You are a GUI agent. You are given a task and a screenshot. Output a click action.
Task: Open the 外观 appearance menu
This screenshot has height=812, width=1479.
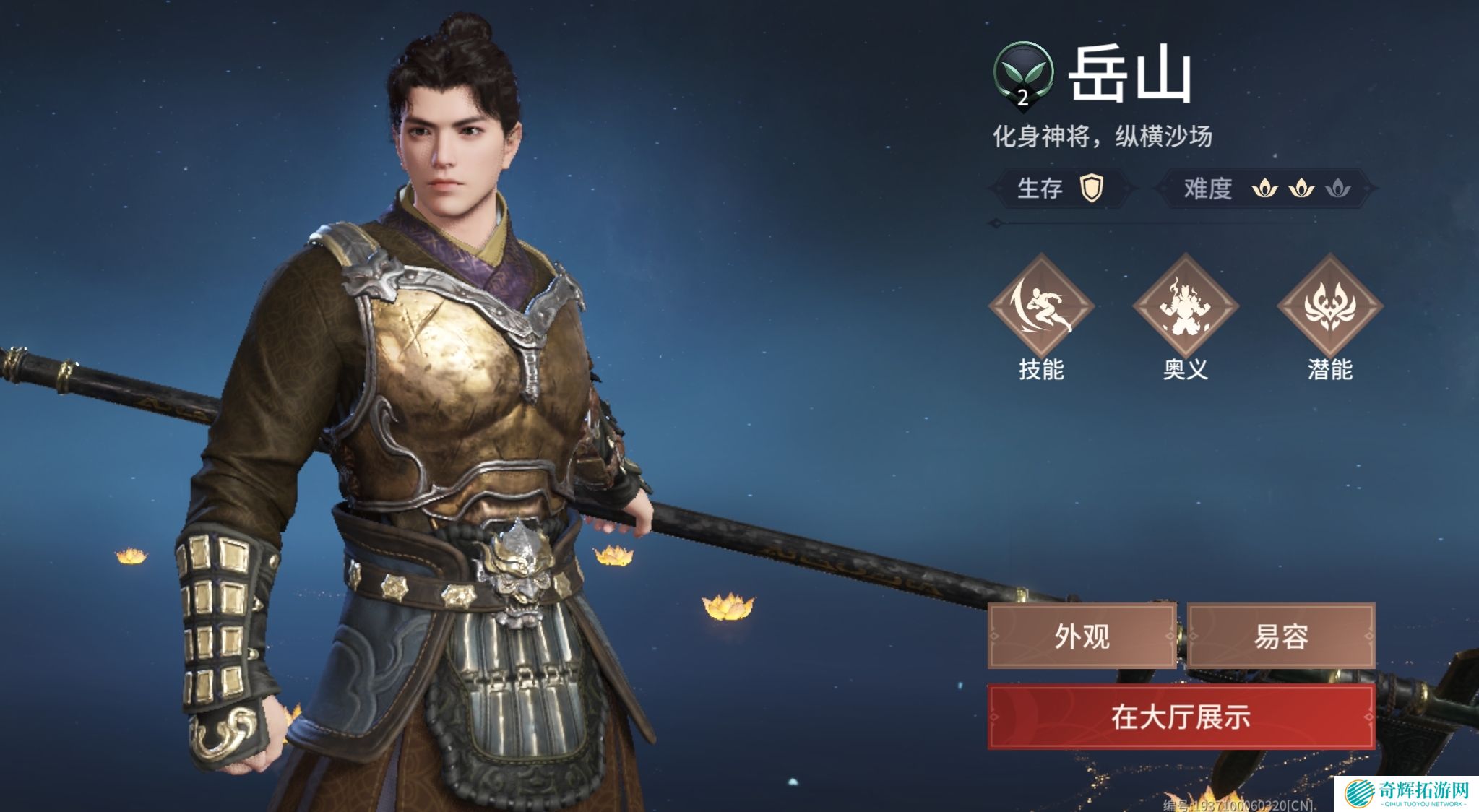pos(1082,636)
